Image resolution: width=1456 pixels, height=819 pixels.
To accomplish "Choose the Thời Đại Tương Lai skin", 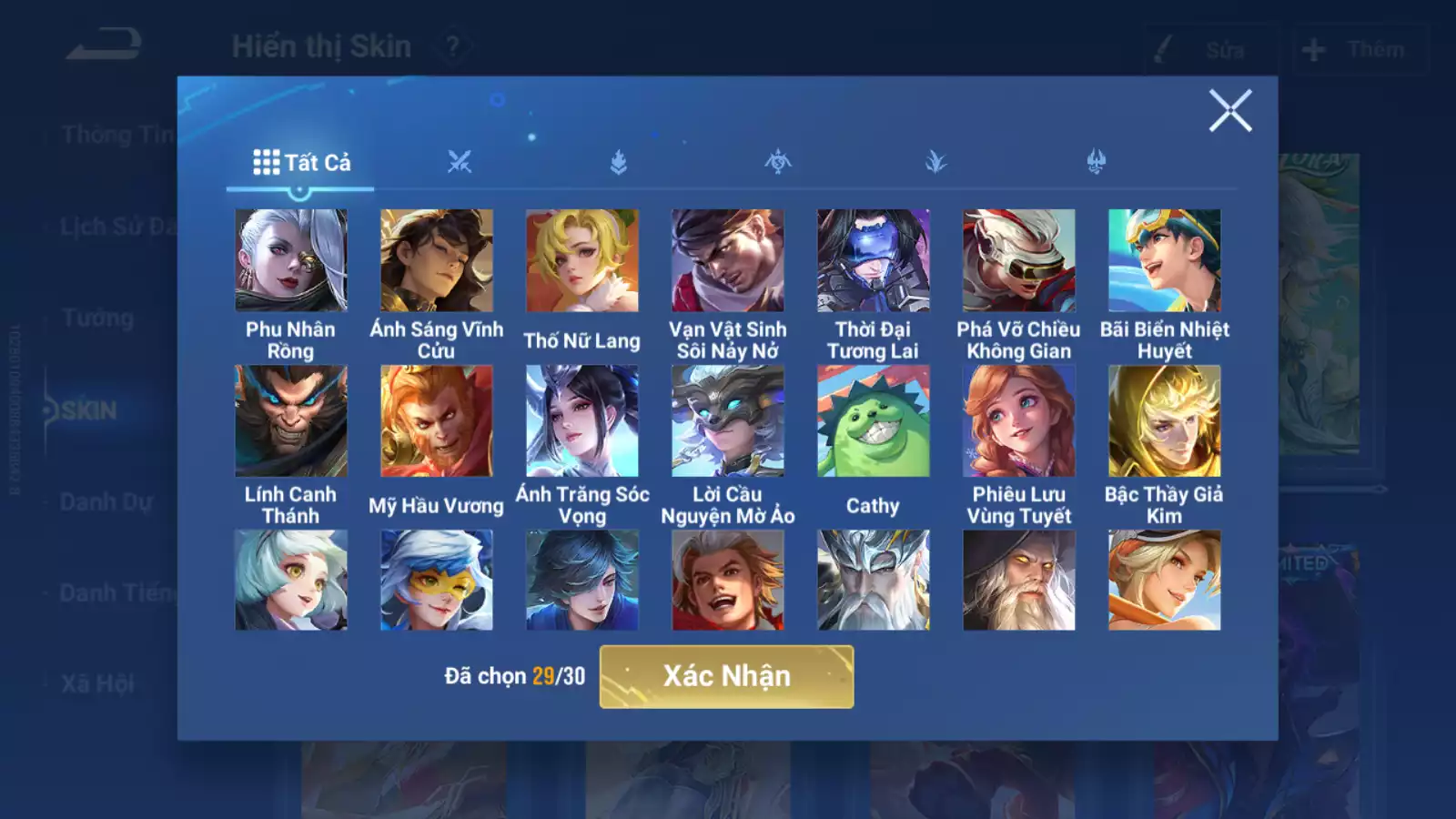I will click(873, 261).
